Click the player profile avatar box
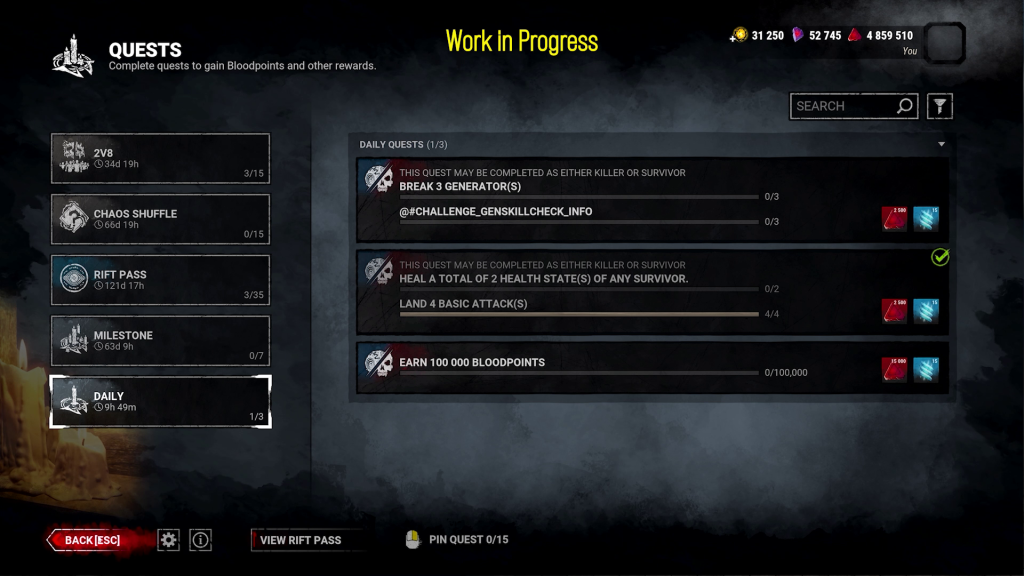This screenshot has width=1024, height=576. (945, 44)
